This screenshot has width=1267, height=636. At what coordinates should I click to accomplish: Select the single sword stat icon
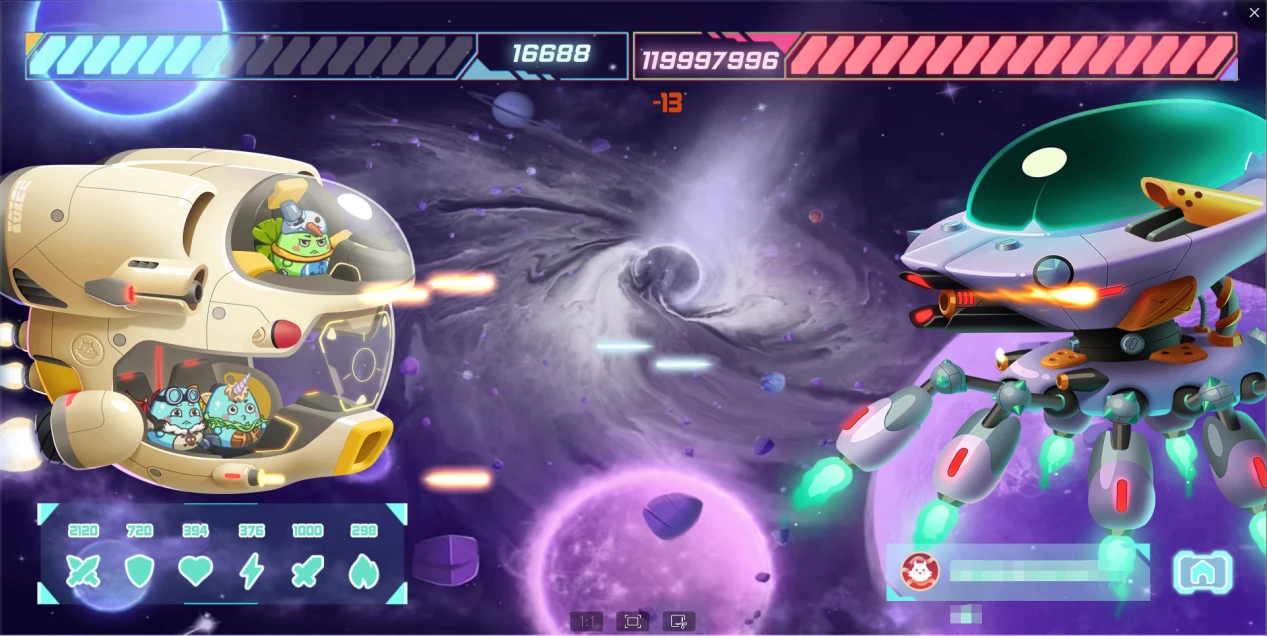307,570
